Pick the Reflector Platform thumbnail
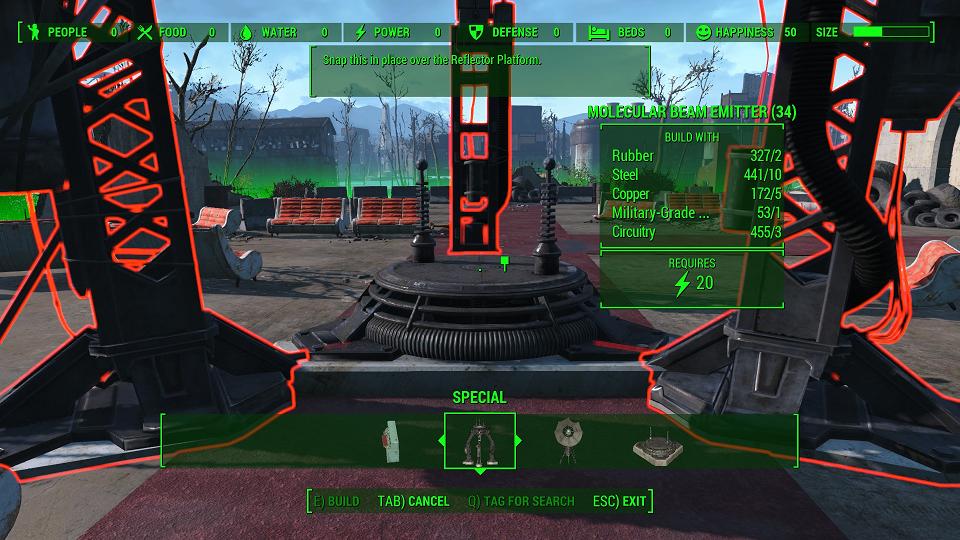 [657, 446]
